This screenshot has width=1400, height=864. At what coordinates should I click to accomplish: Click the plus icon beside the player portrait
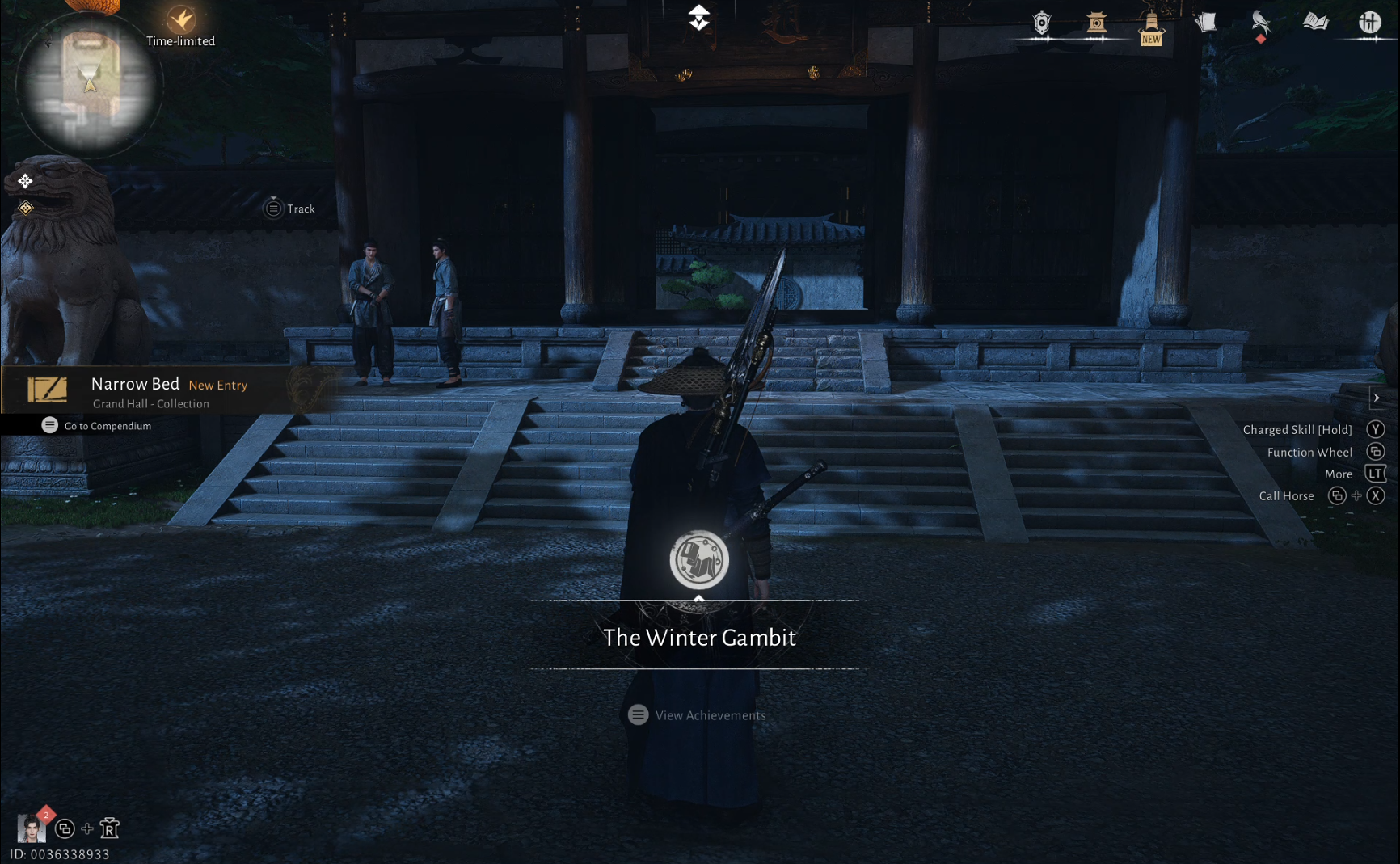pyautogui.click(x=86, y=829)
